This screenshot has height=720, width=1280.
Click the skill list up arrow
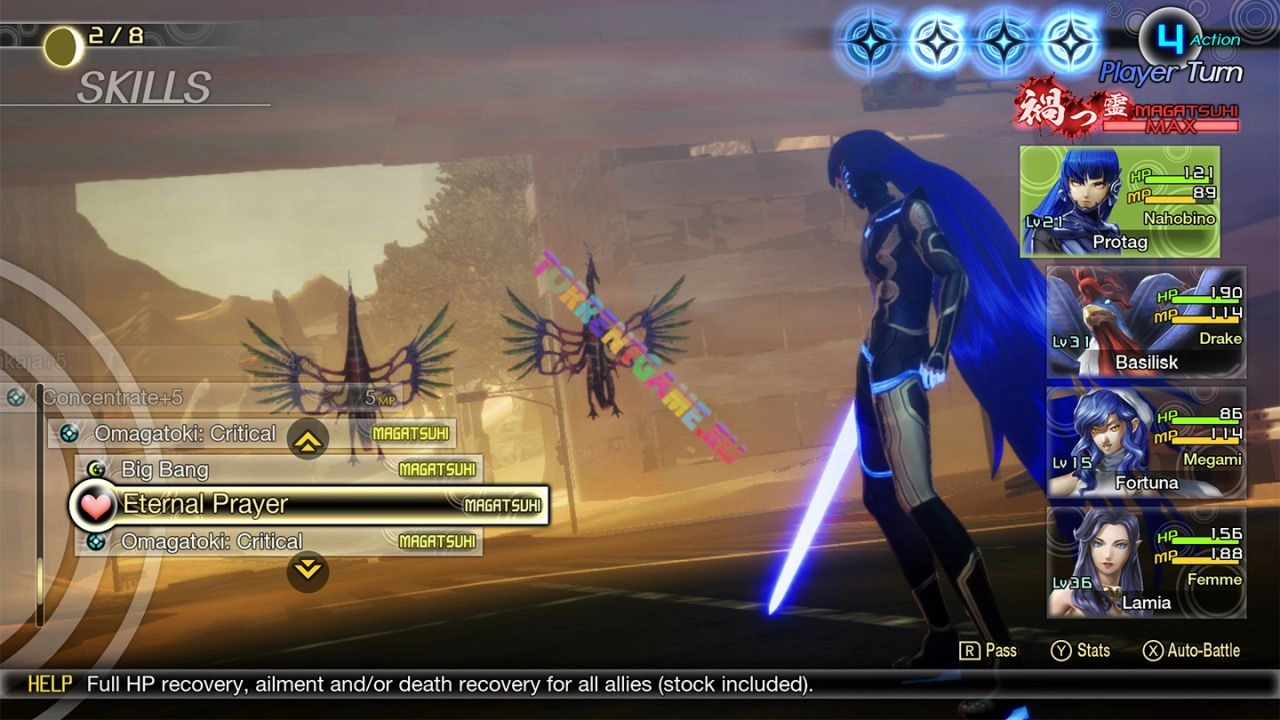click(307, 438)
